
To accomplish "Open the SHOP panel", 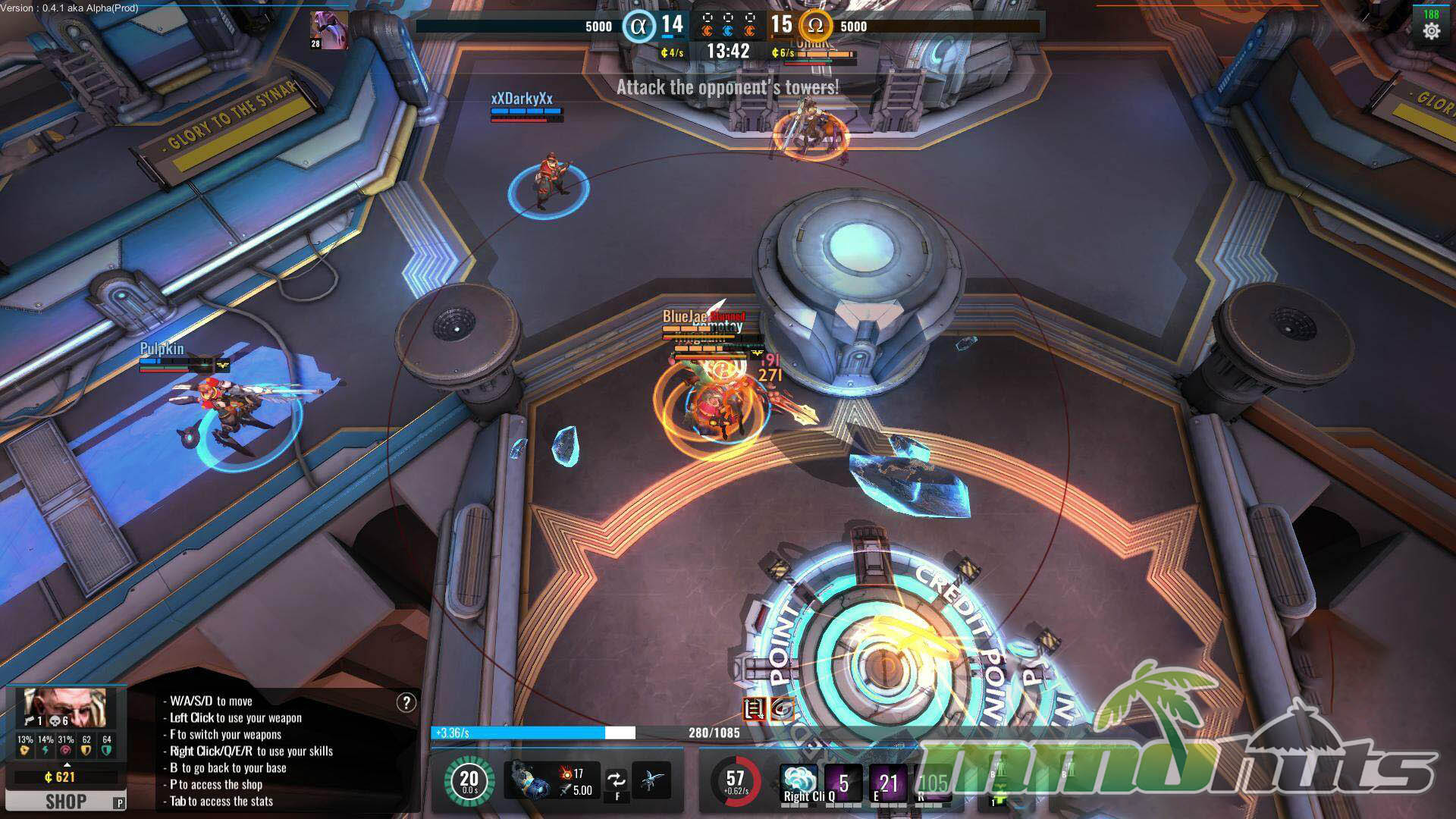I will 65,802.
